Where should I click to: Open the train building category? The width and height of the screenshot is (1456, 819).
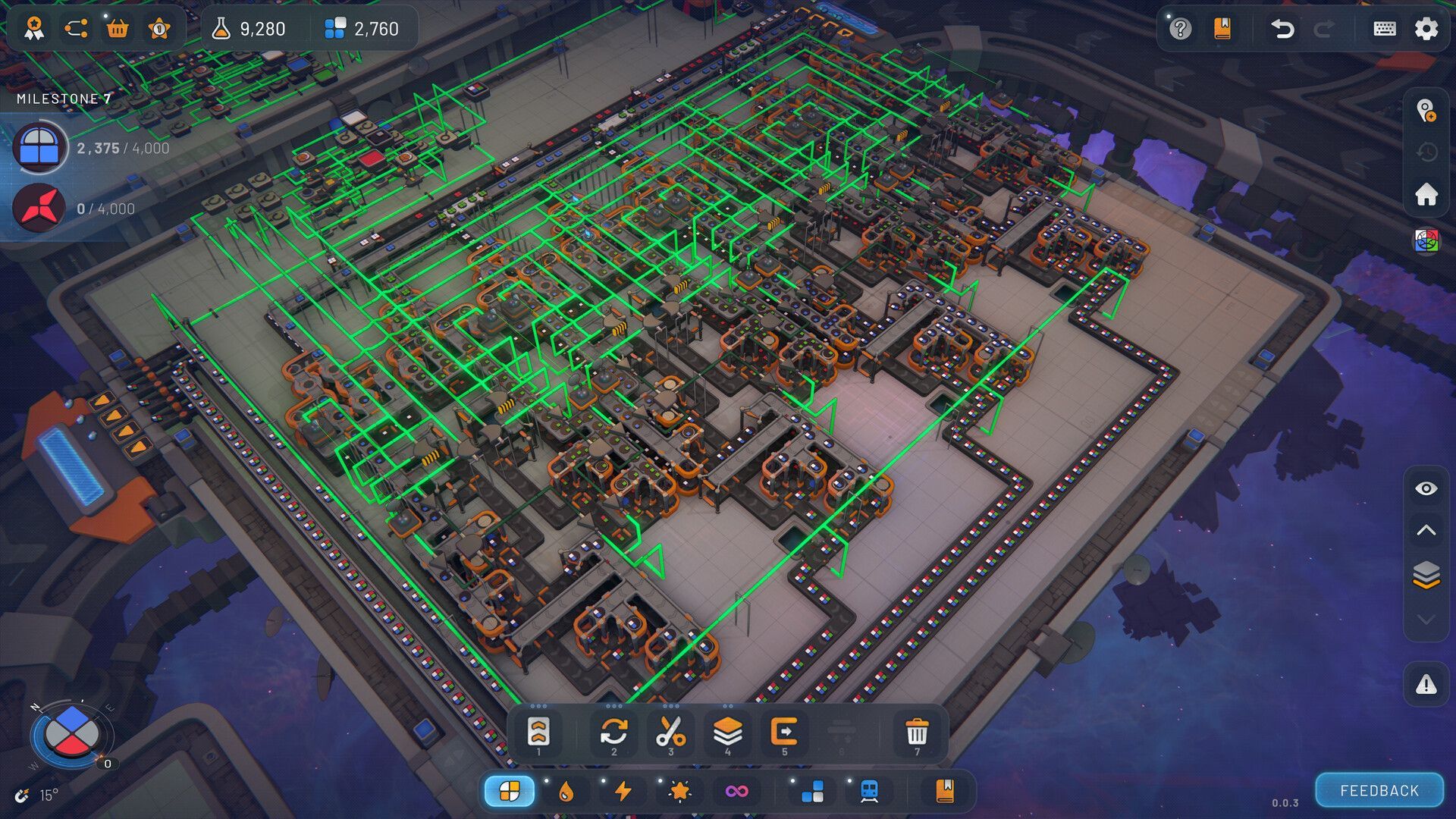click(x=869, y=791)
